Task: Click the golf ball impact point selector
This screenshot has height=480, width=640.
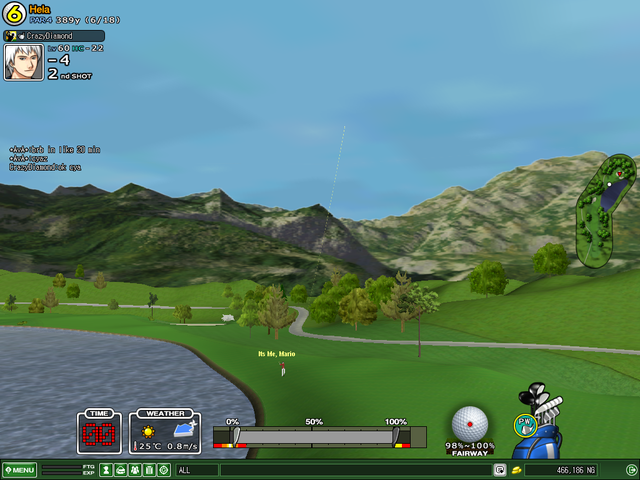Action: [x=469, y=424]
